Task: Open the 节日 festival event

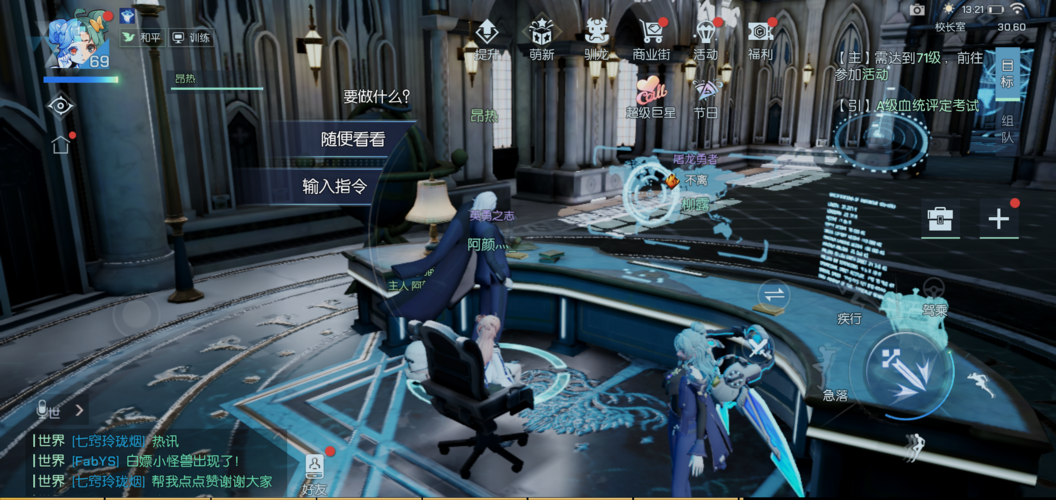Action: (x=705, y=97)
